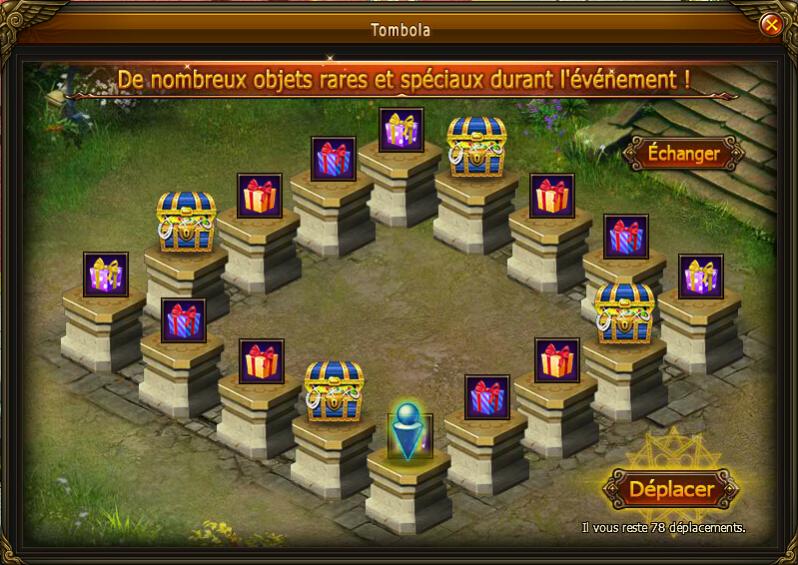Open the Échanger exchange shop
798x565 pixels.
pos(684,154)
